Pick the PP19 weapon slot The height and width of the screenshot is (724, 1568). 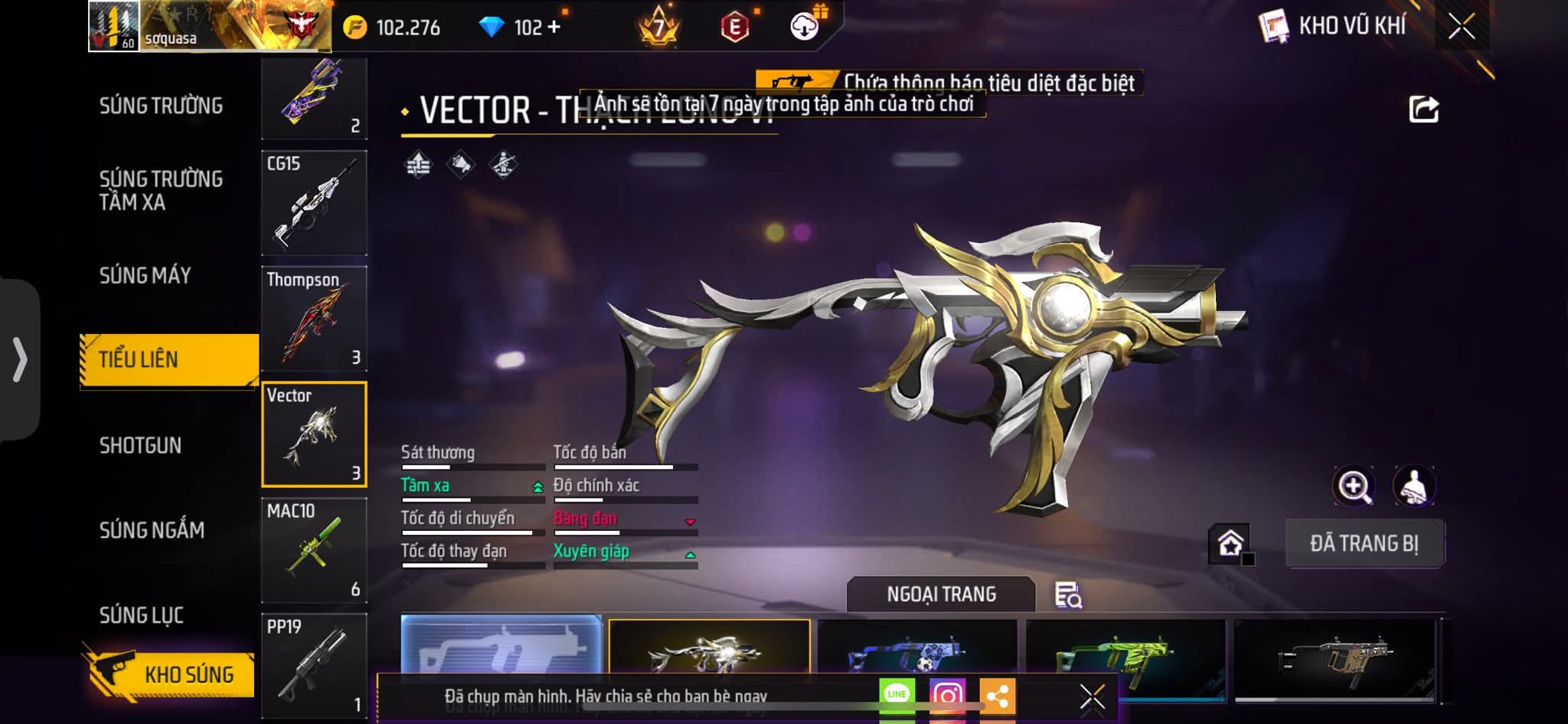tap(314, 665)
